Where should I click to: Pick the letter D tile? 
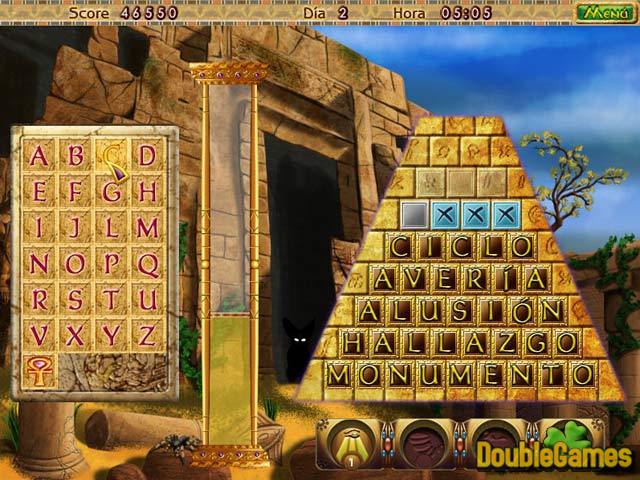click(148, 156)
